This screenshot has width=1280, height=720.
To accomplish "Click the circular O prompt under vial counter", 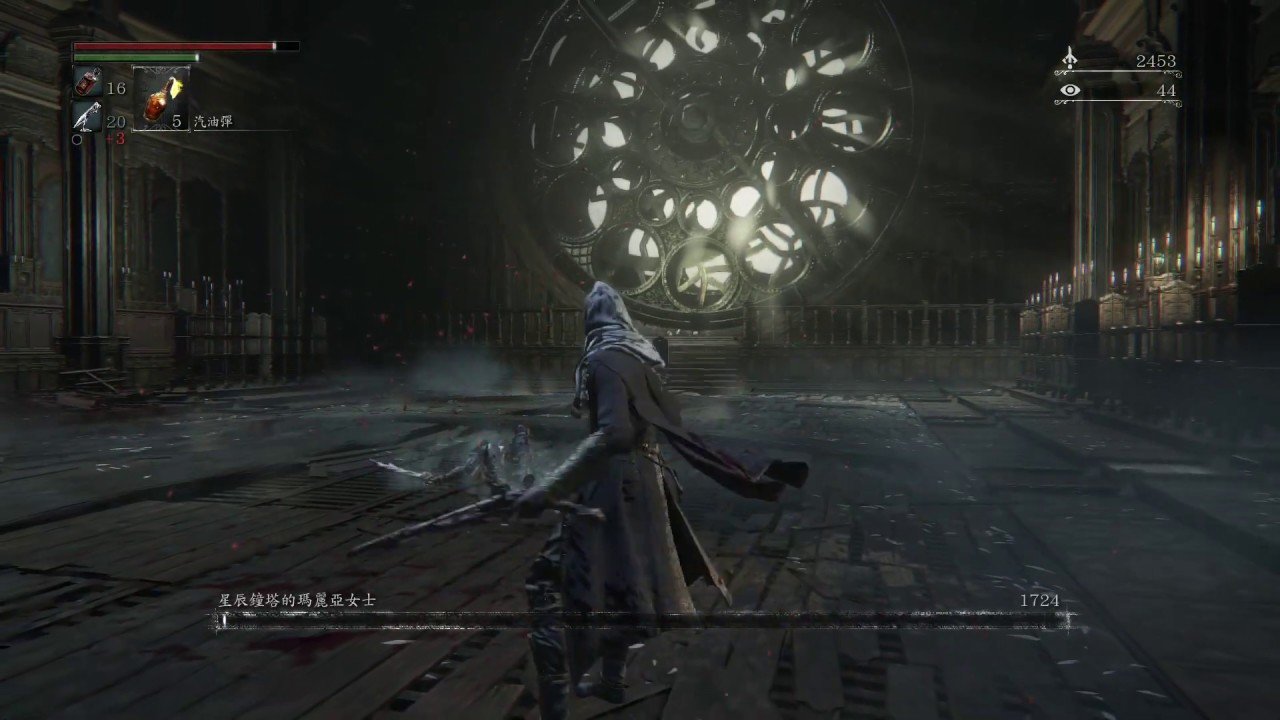I will coord(76,140).
